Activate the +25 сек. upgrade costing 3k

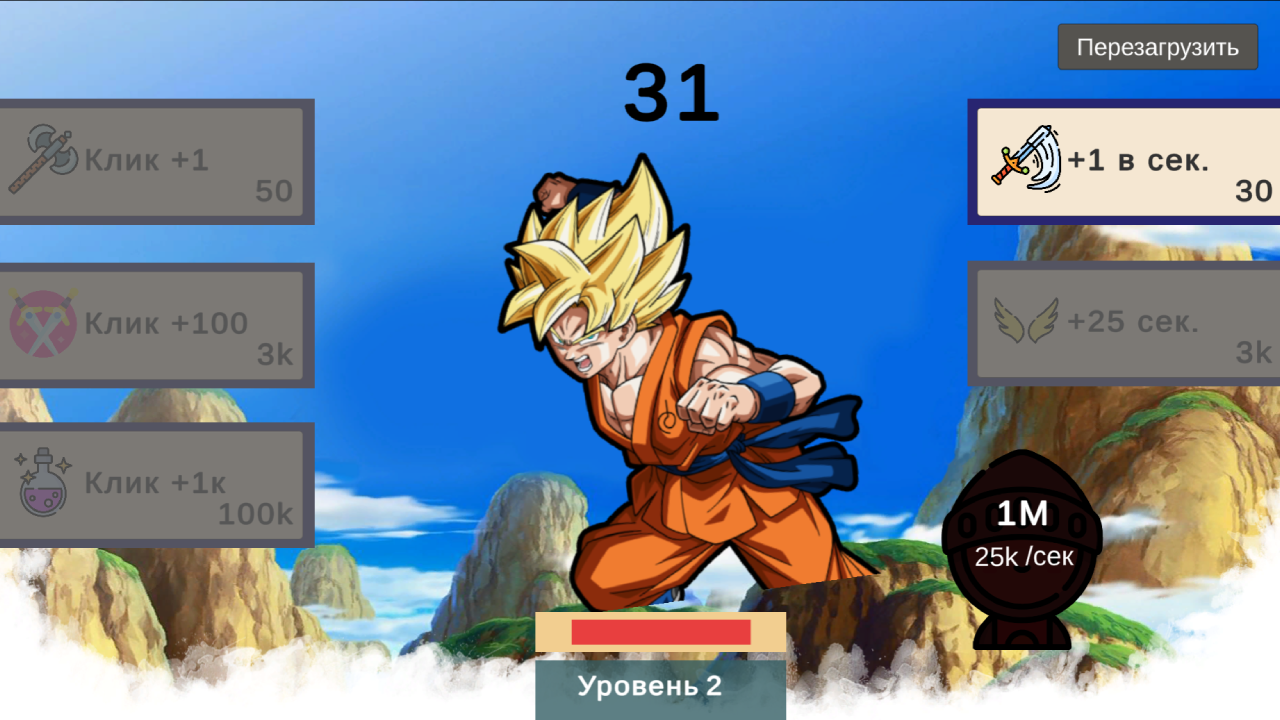1120,322
